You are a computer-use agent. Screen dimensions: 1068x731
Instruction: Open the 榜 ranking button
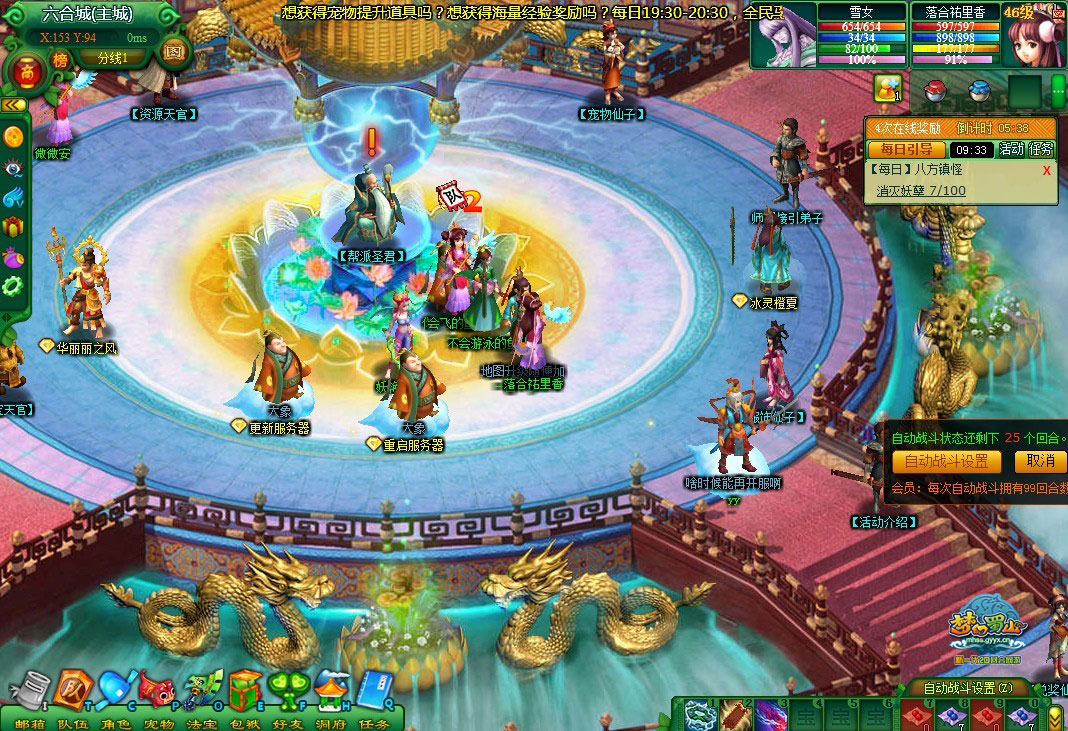[x=61, y=61]
